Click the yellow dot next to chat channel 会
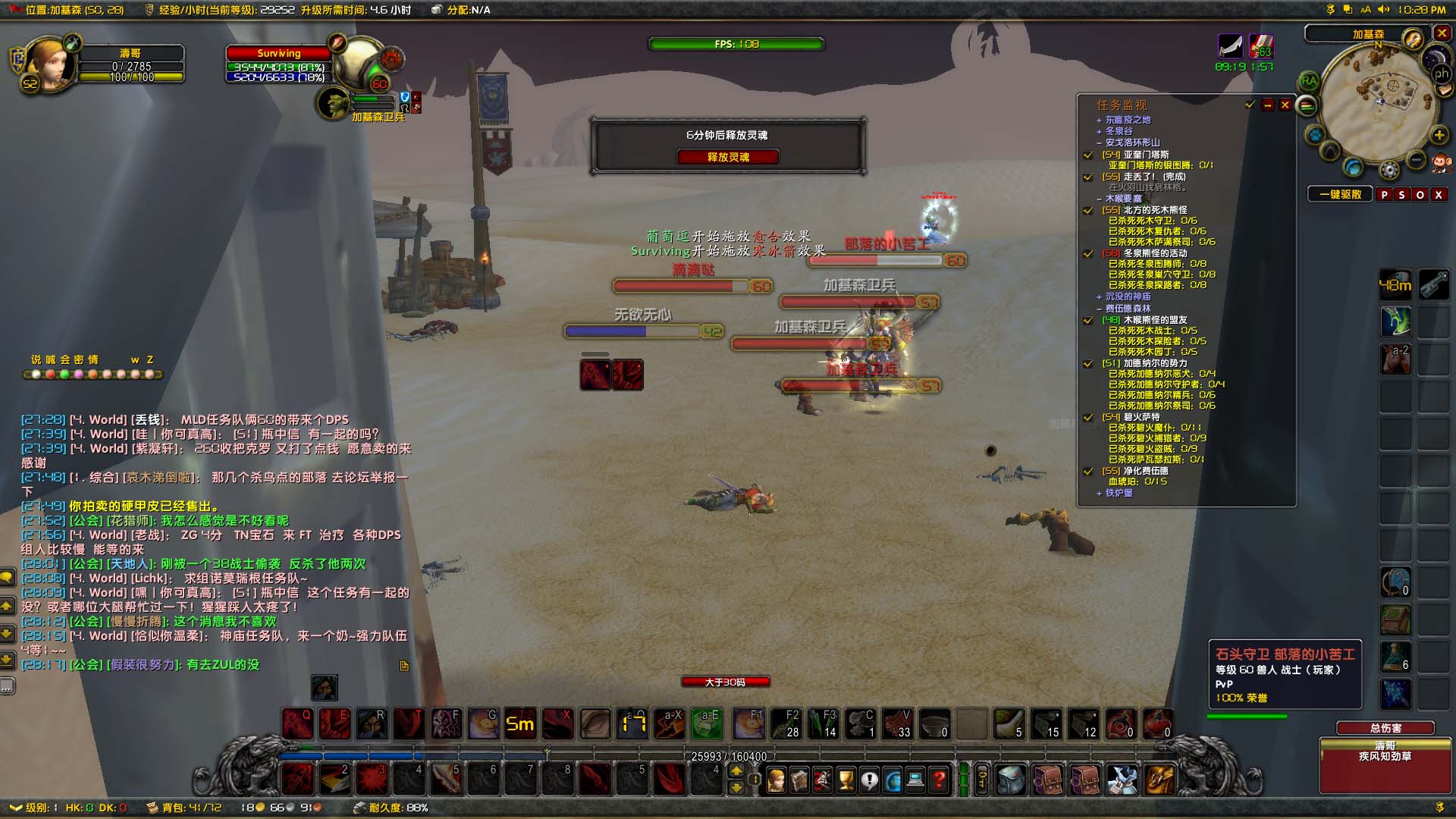This screenshot has height=819, width=1456. (65, 375)
